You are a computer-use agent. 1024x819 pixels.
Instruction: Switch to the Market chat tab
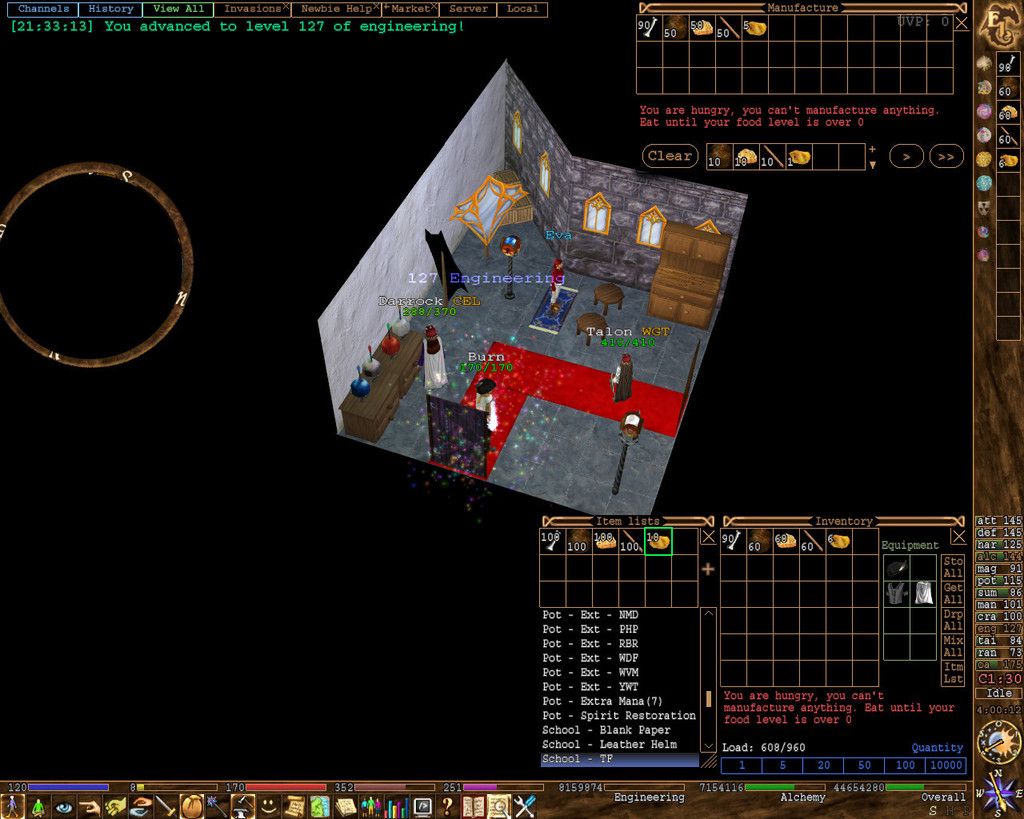410,9
